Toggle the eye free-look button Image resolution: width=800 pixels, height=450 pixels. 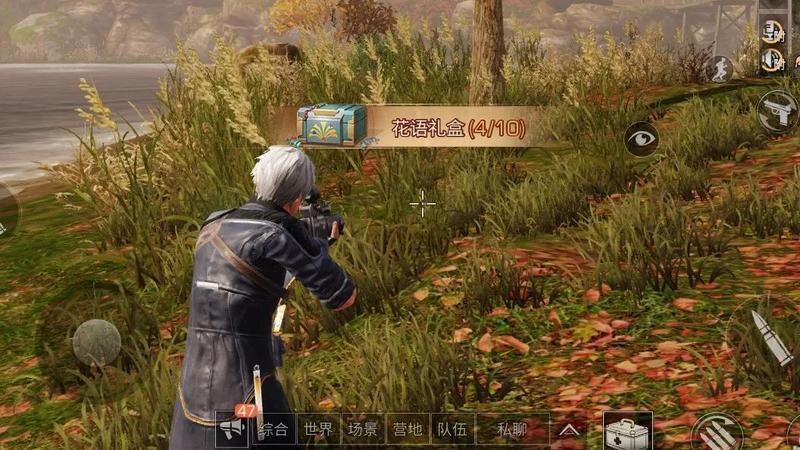pyautogui.click(x=641, y=139)
